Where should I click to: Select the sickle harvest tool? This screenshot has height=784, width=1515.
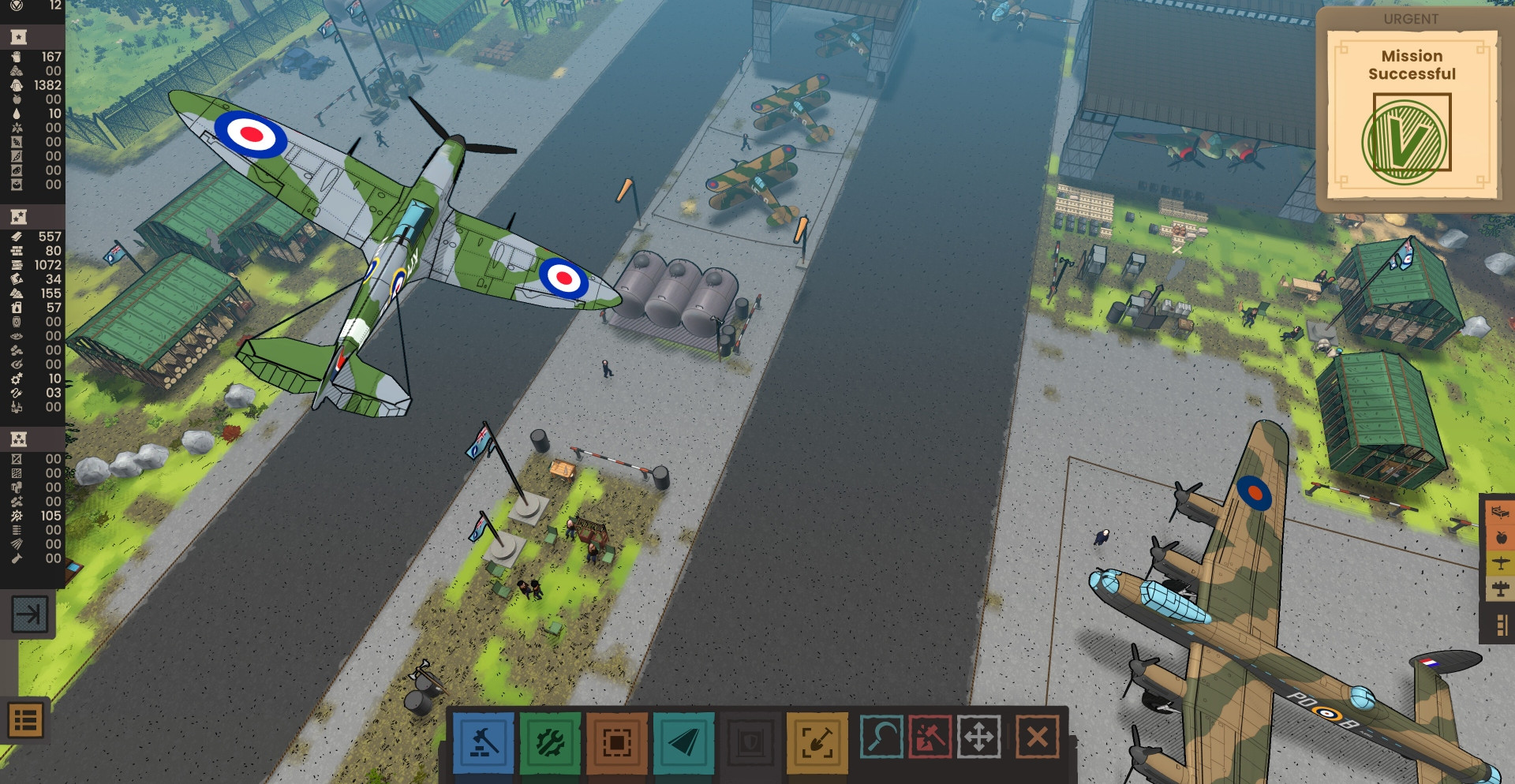(881, 737)
